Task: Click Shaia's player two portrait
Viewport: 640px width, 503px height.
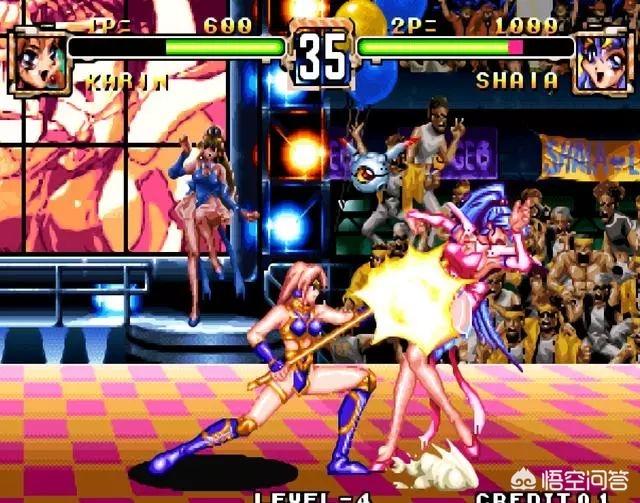Action: coord(606,60)
